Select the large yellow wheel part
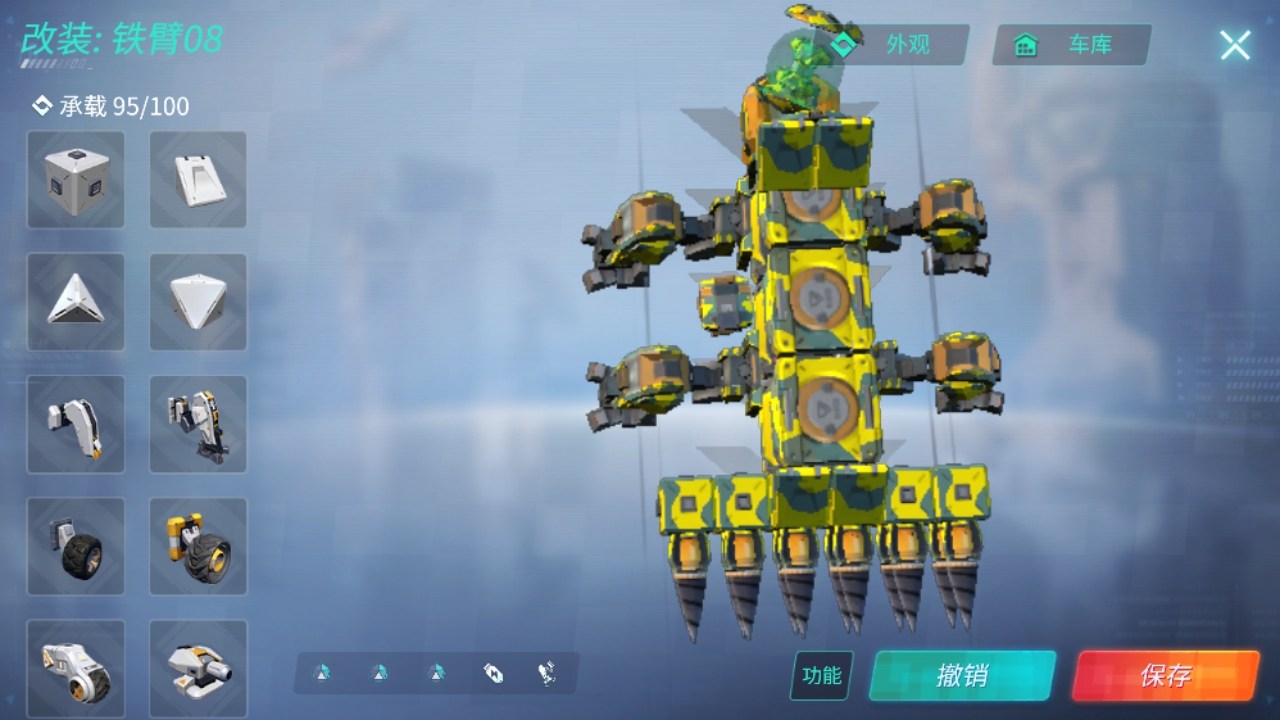The image size is (1280, 720). 198,546
